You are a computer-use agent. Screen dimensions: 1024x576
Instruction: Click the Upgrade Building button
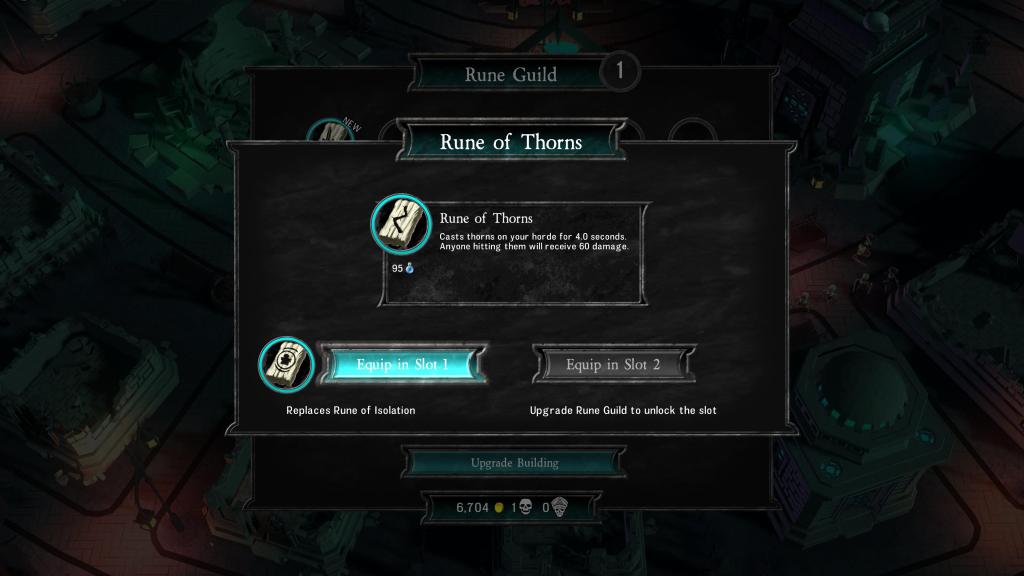click(514, 463)
